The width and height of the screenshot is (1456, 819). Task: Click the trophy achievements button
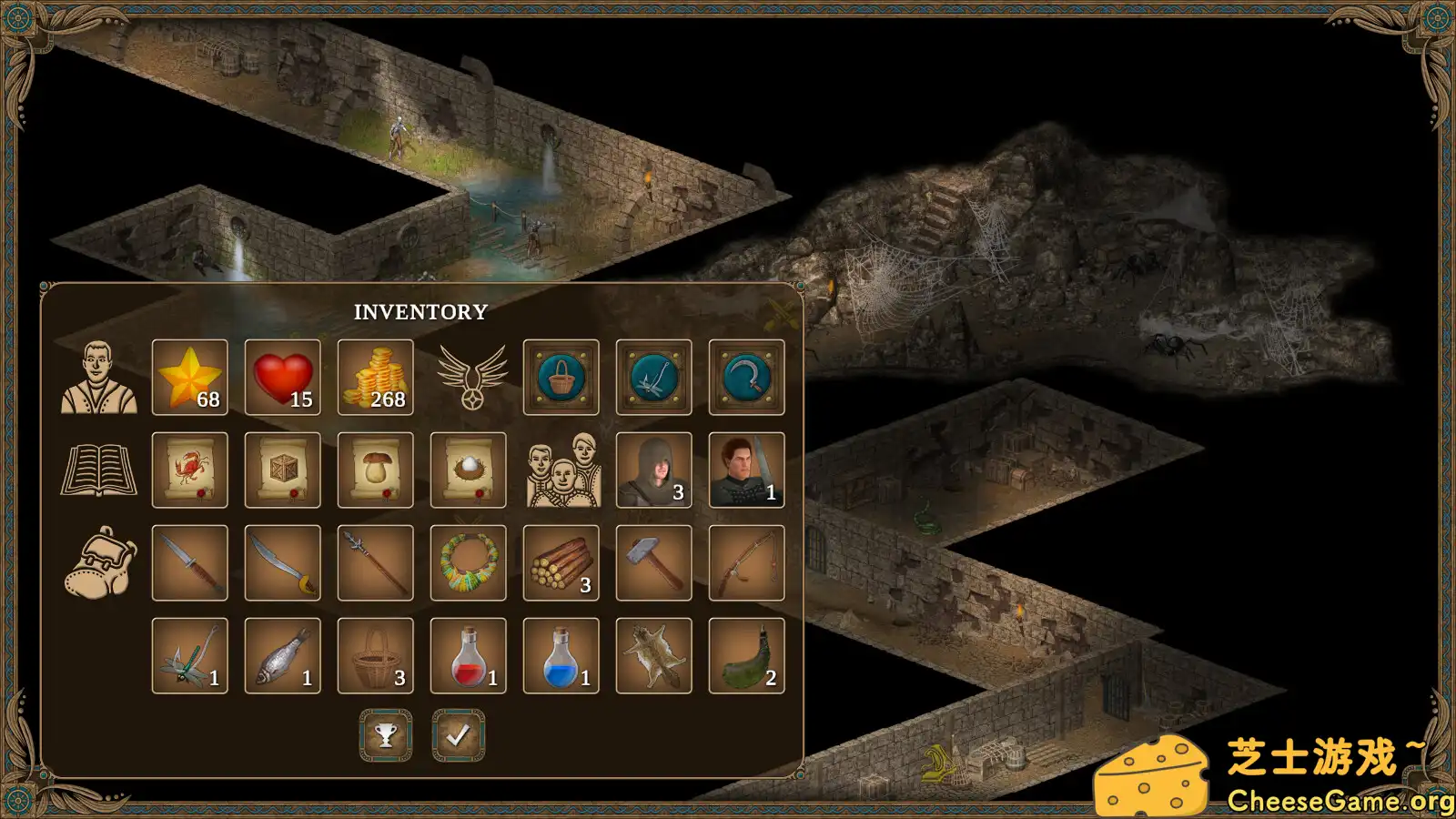pyautogui.click(x=386, y=735)
